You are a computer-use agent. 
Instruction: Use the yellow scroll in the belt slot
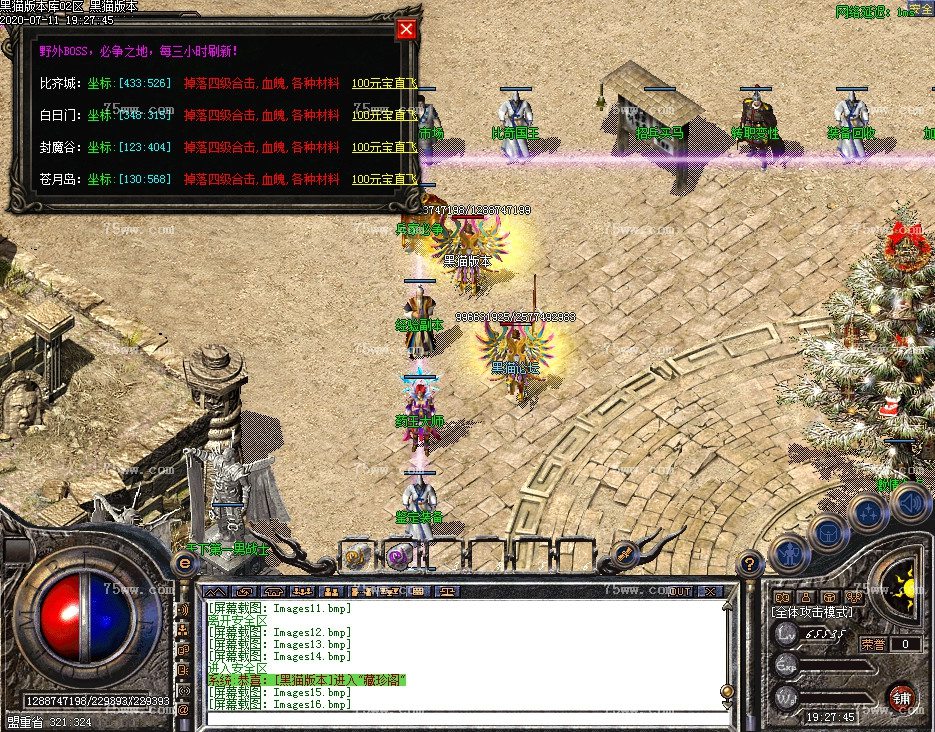click(356, 555)
